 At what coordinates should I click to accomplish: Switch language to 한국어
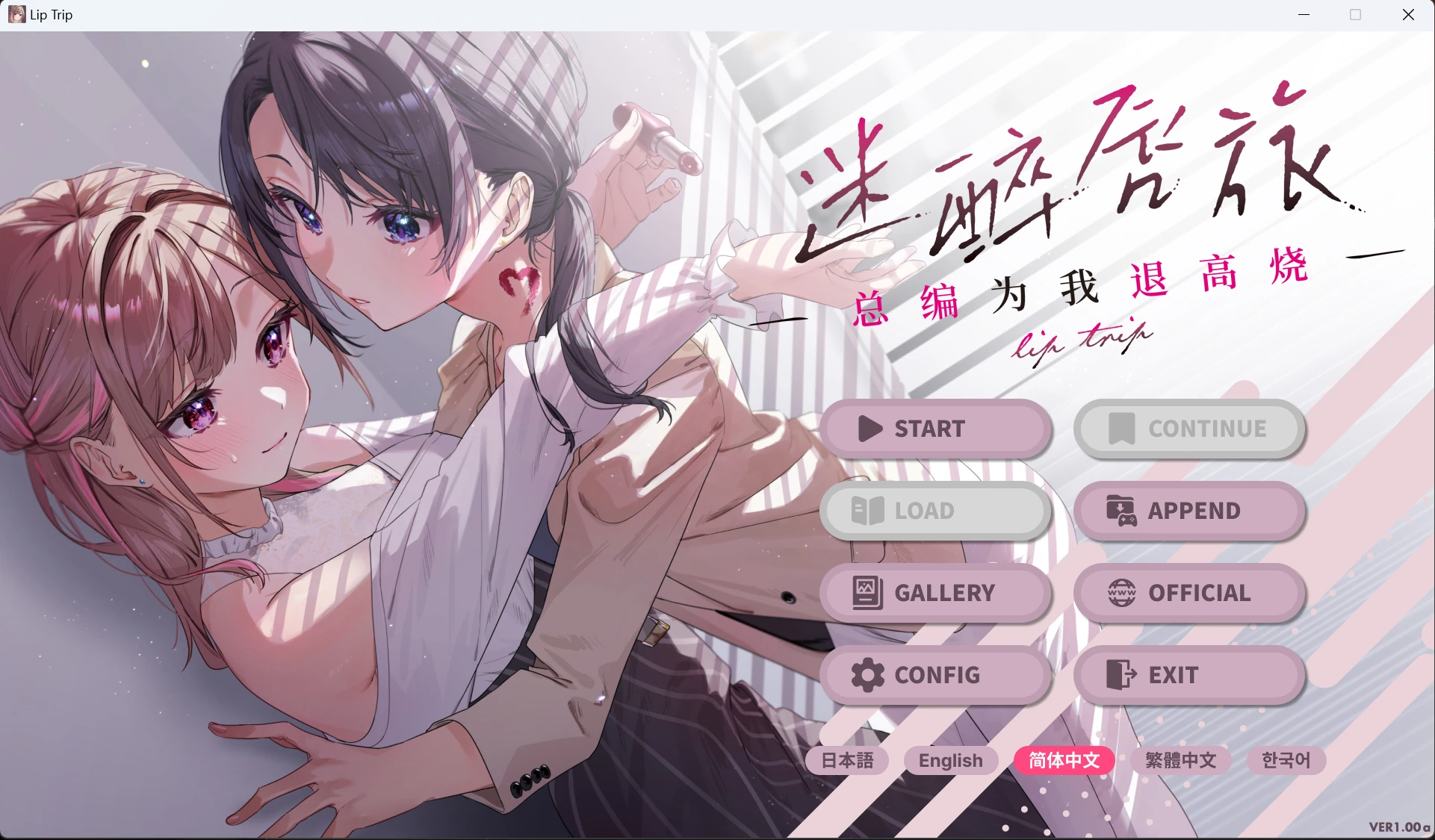coord(1286,761)
